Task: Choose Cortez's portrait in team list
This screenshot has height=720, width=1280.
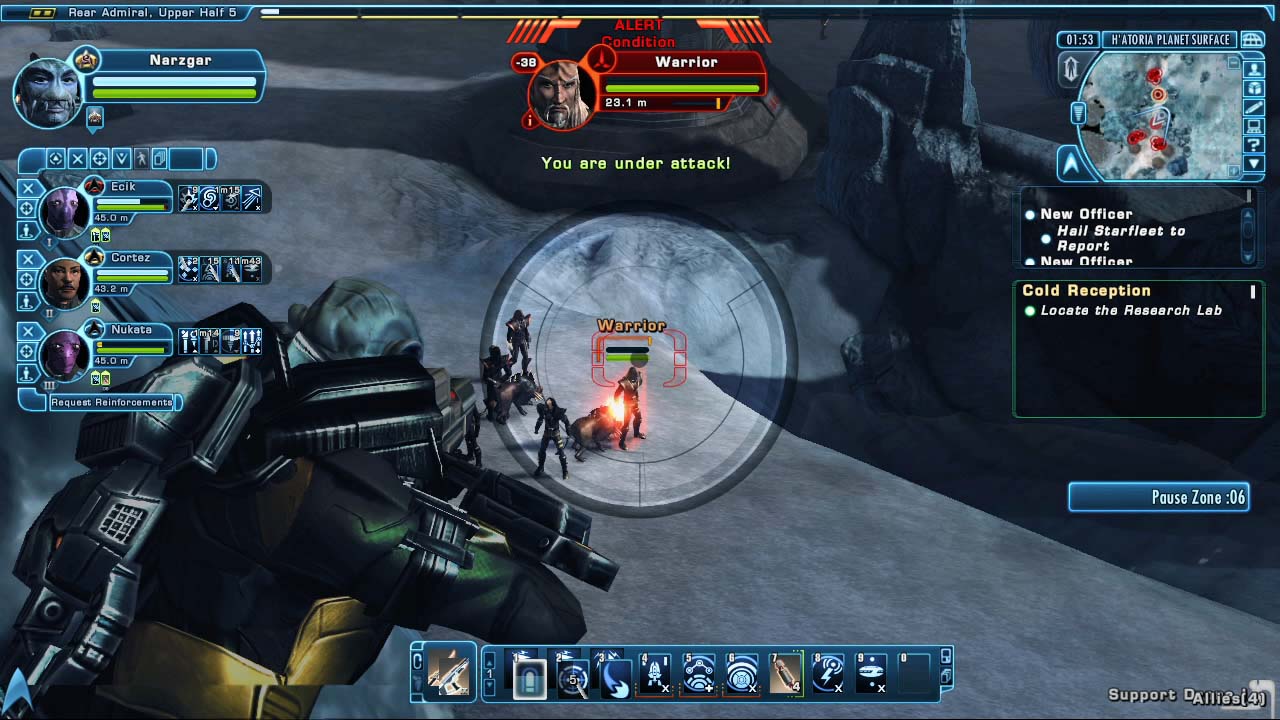Action: point(66,282)
